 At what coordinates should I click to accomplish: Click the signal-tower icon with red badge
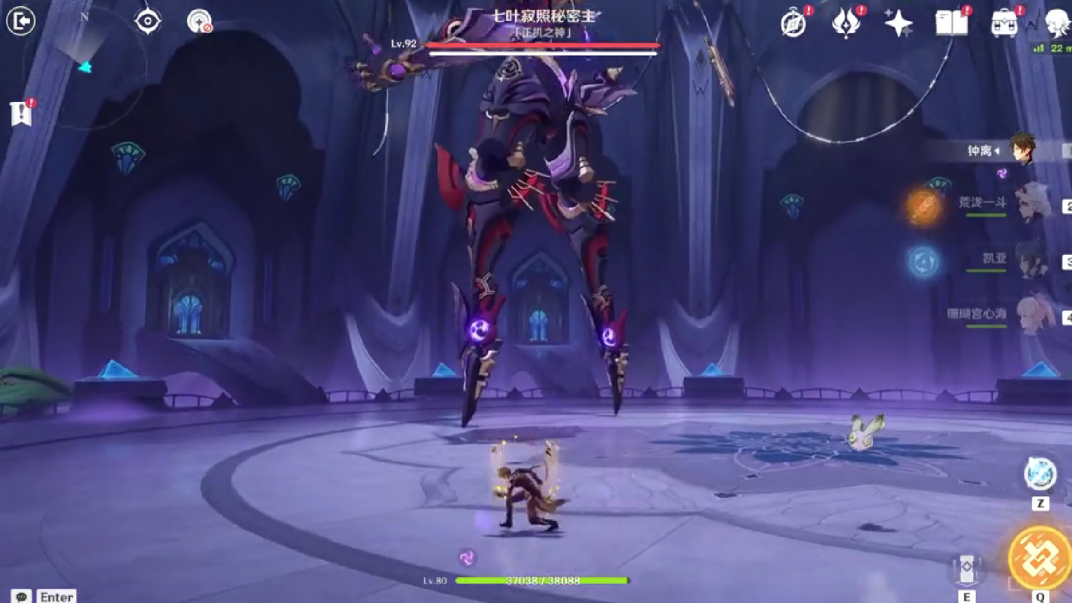(x=200, y=21)
